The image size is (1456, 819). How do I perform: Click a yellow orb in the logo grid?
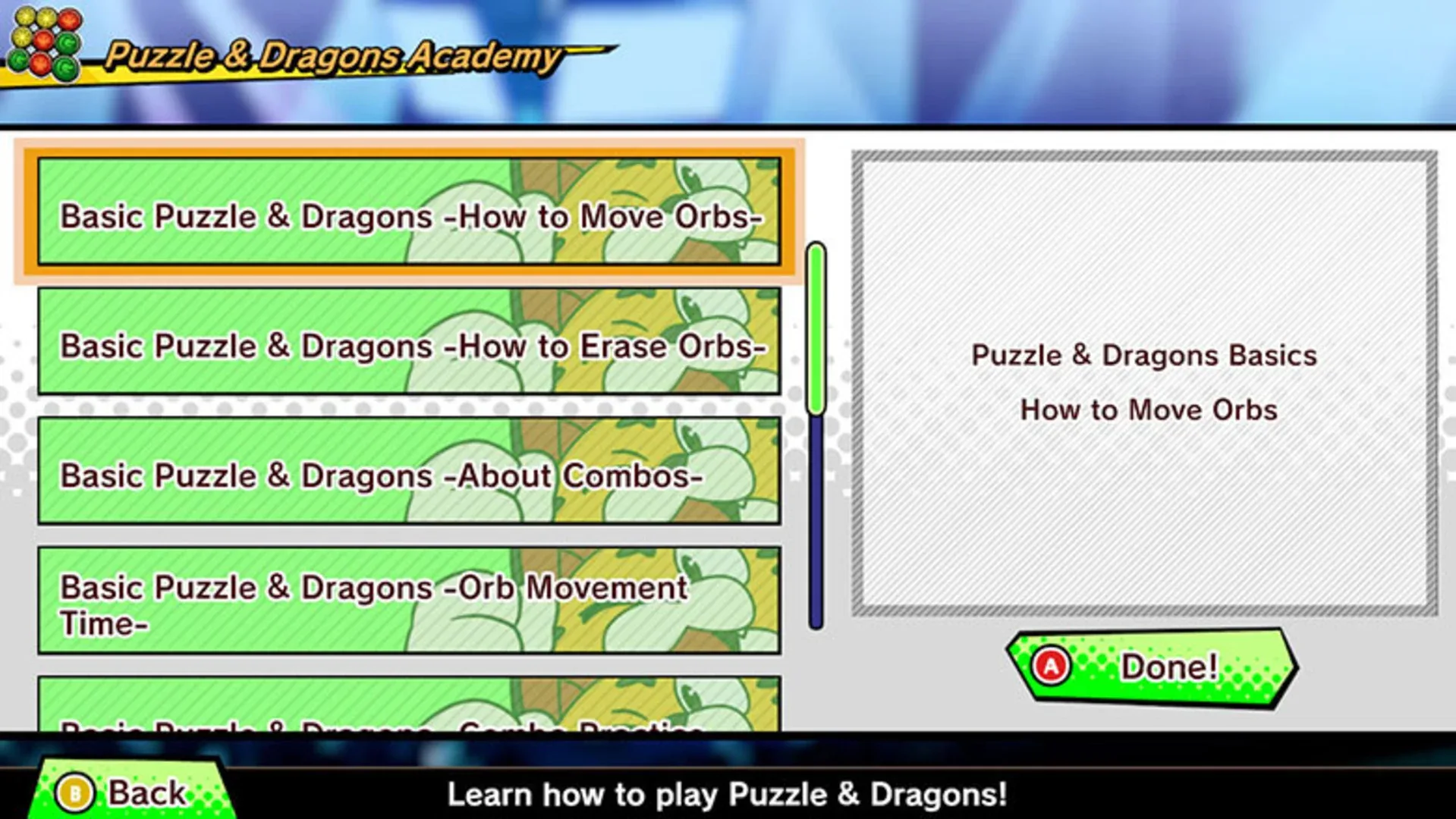[24, 17]
